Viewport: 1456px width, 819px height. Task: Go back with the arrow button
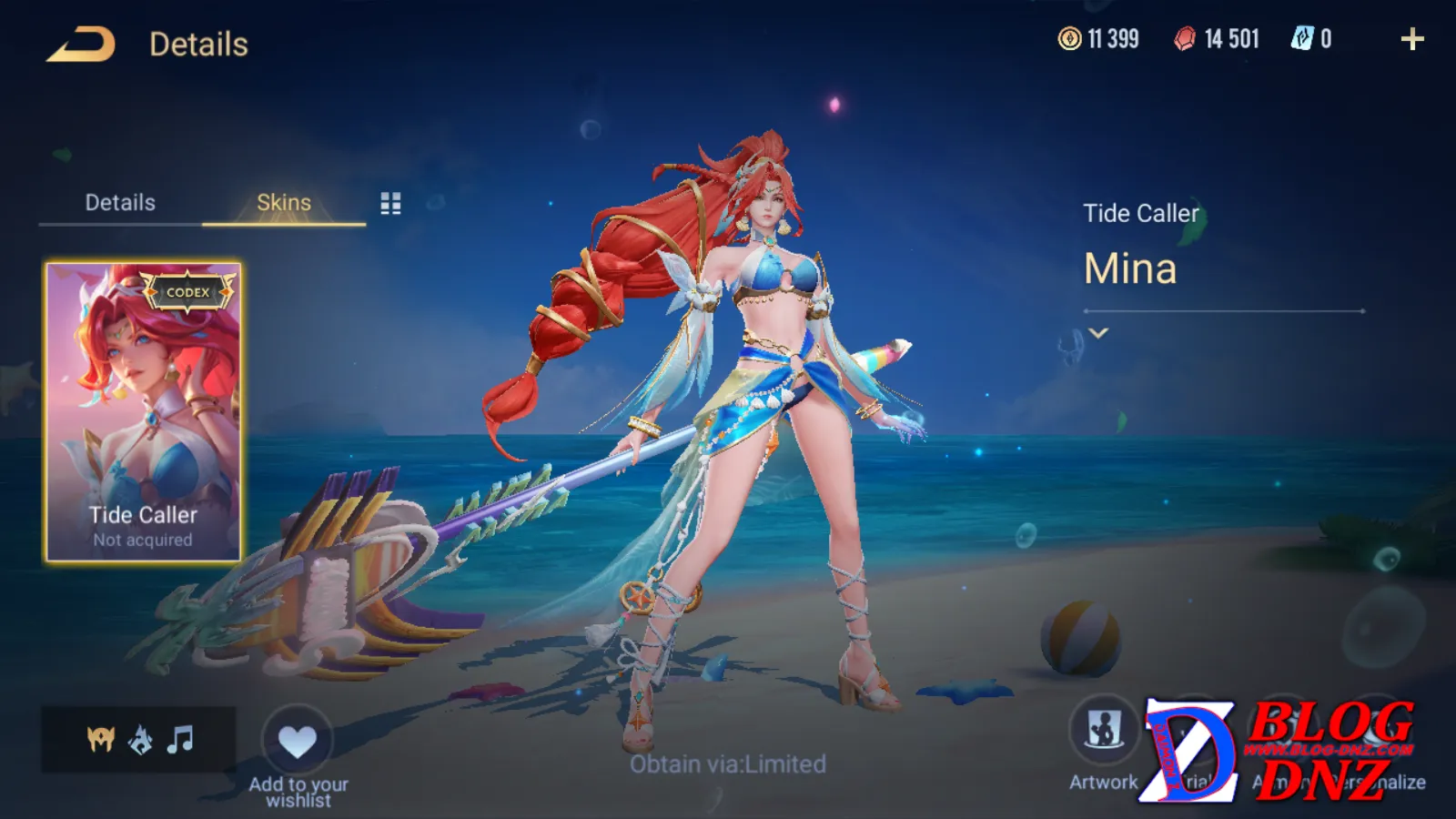click(x=81, y=45)
